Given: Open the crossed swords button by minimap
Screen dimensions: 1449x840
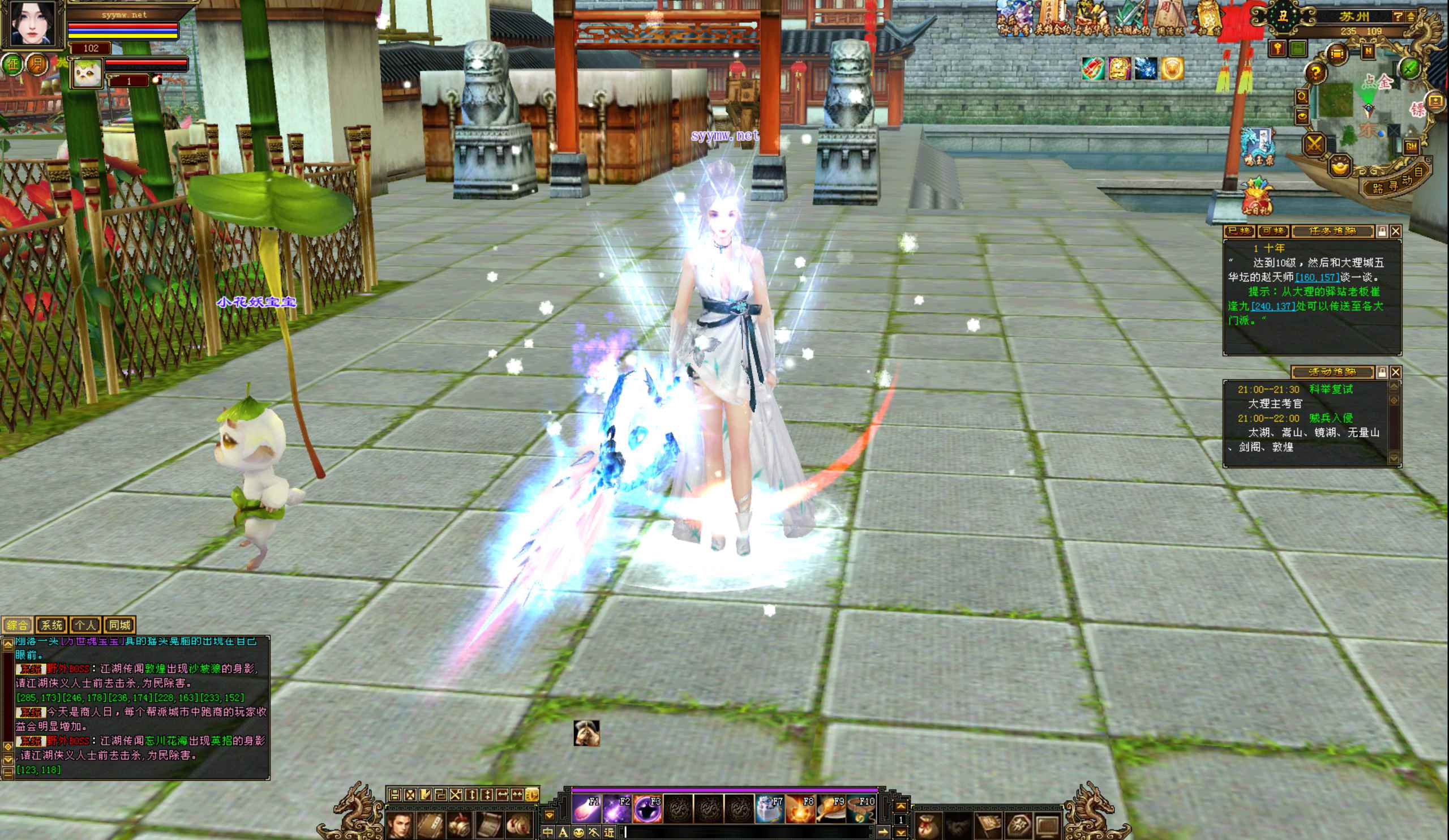Looking at the screenshot, I should [1314, 144].
